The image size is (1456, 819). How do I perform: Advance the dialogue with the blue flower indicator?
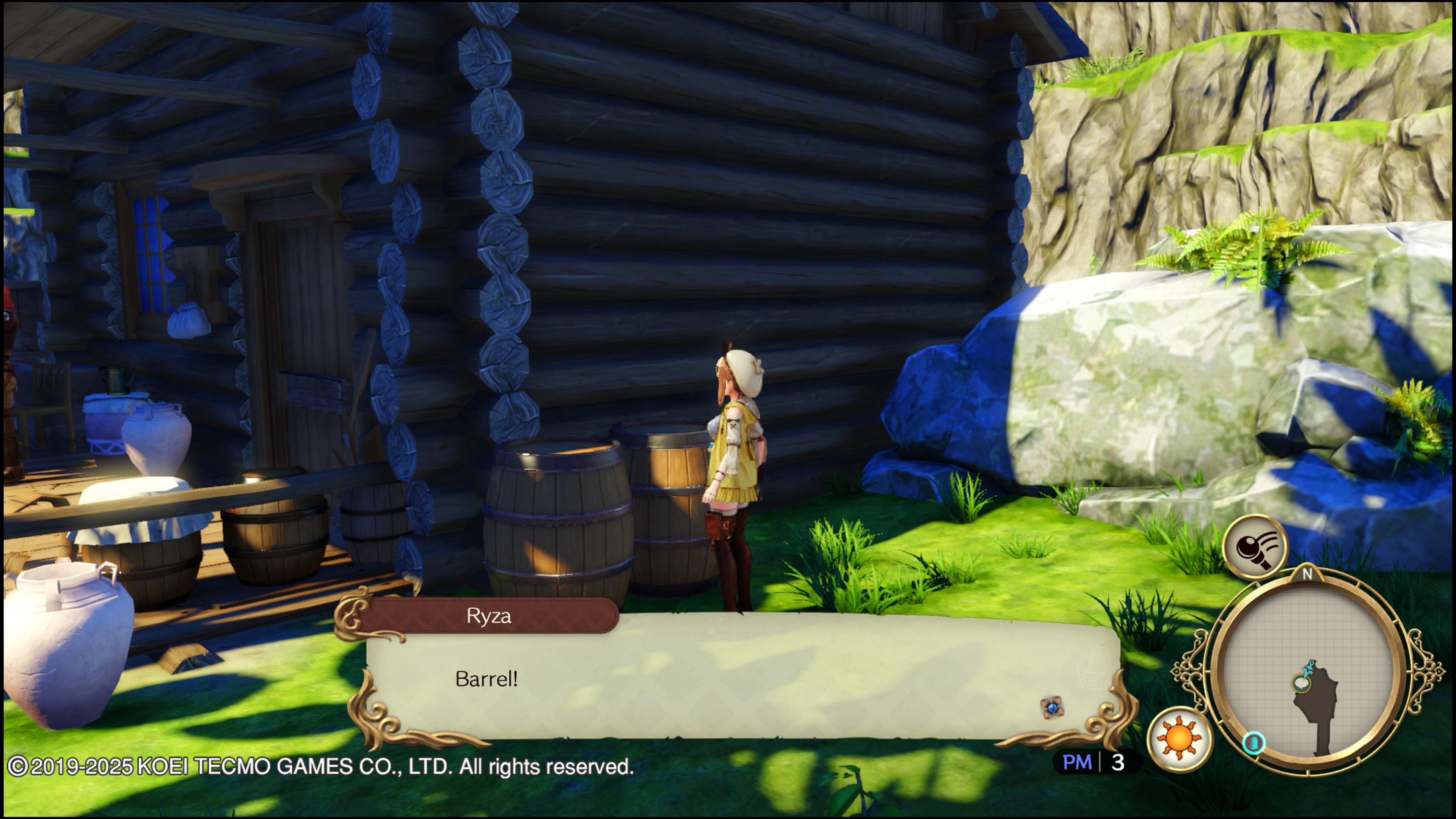(1052, 708)
